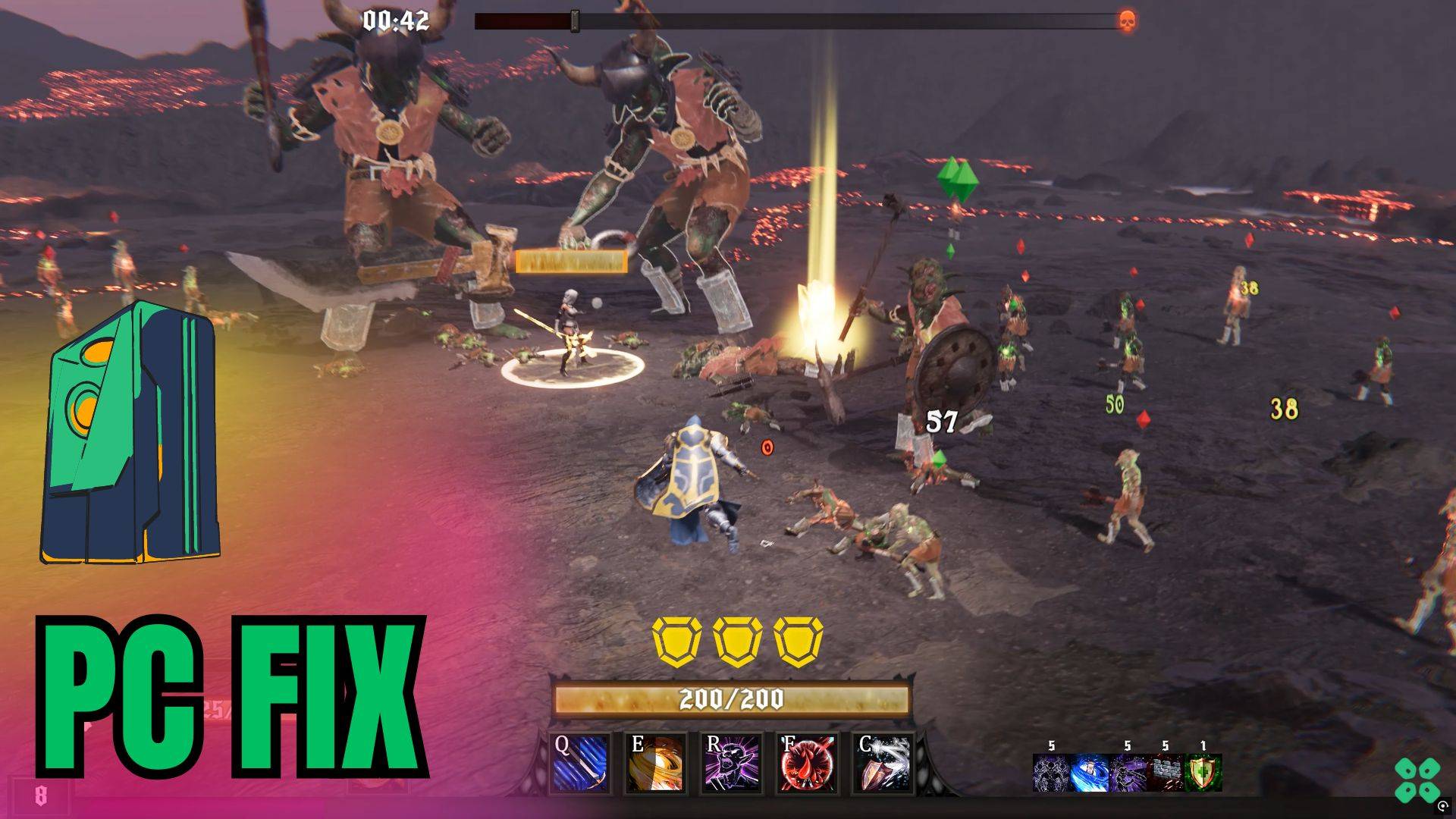
Task: Click the blue swirl passive icon
Action: tap(1089, 773)
